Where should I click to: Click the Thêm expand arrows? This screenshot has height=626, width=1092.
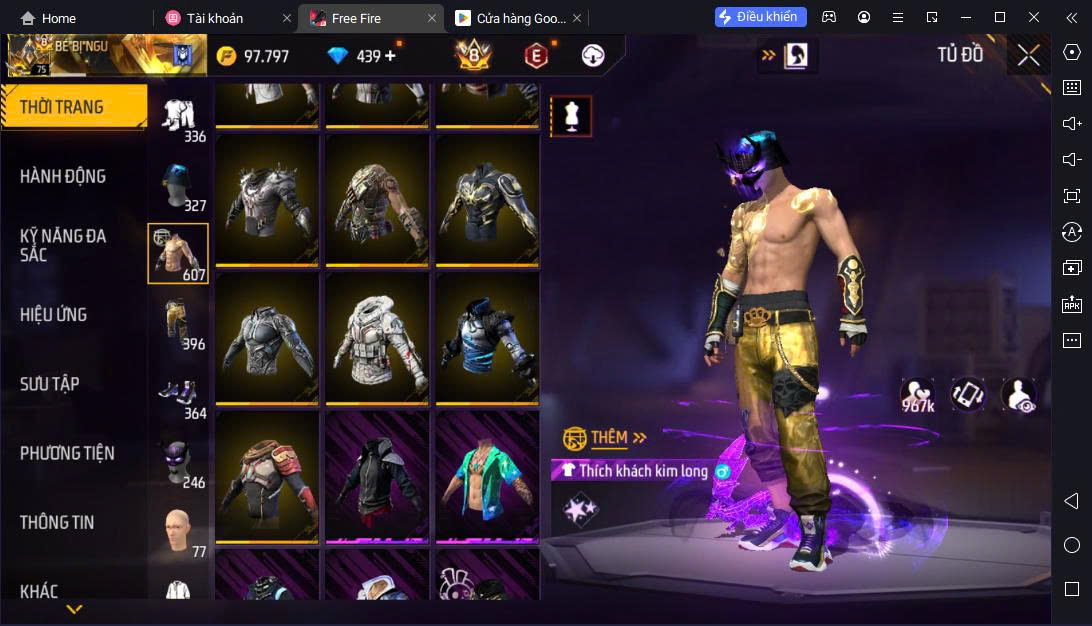click(x=640, y=437)
